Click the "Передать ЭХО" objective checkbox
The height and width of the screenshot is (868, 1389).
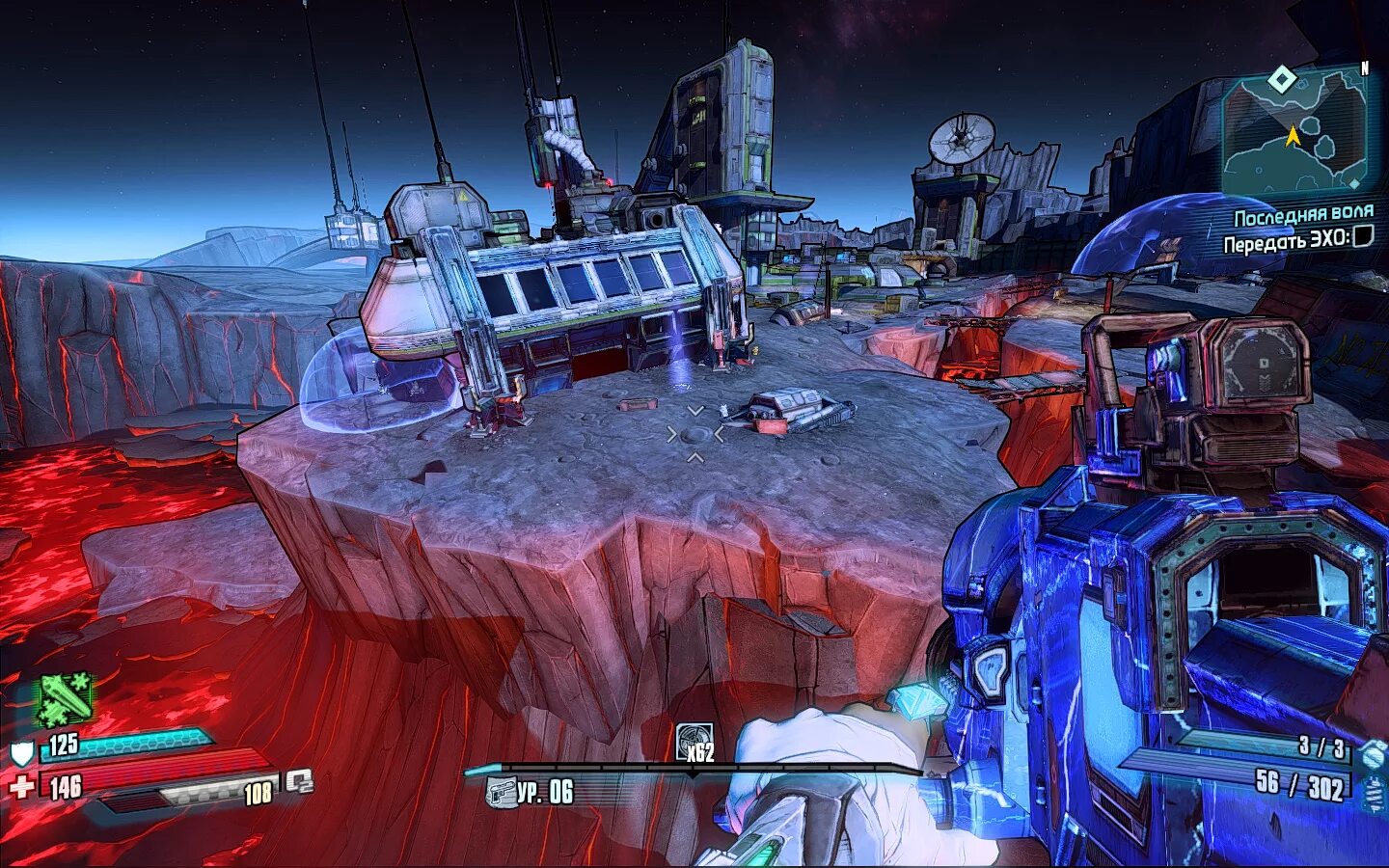click(1362, 237)
